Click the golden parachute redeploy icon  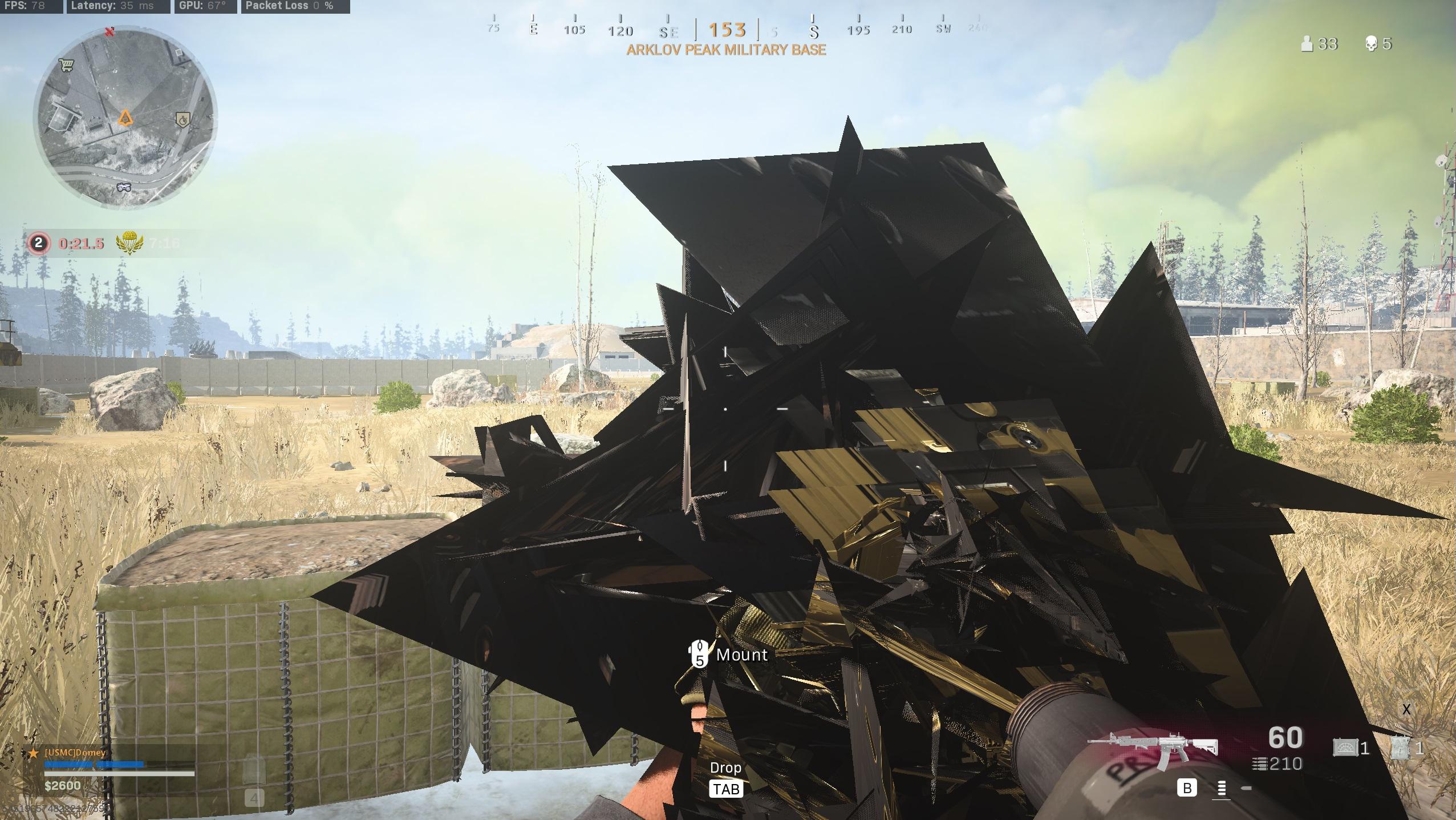coord(130,242)
